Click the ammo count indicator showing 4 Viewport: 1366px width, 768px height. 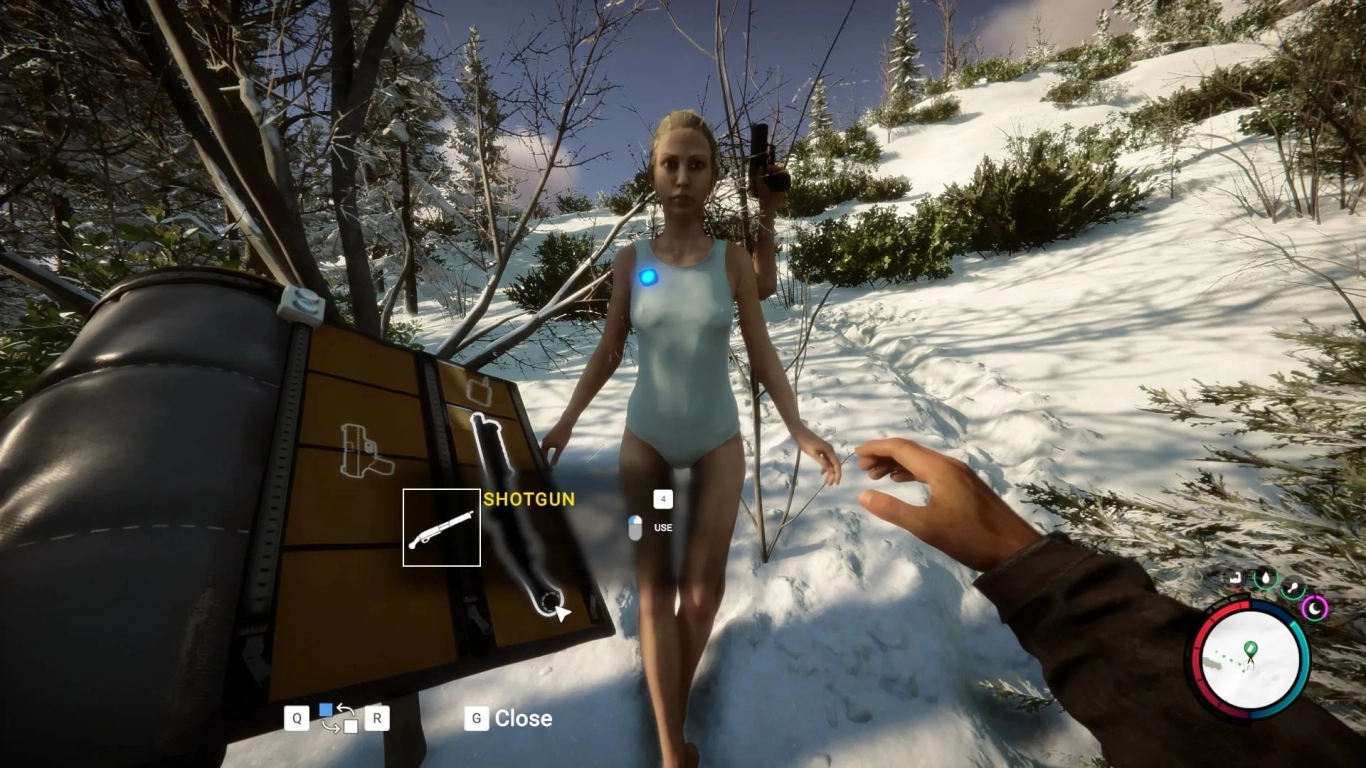click(661, 499)
